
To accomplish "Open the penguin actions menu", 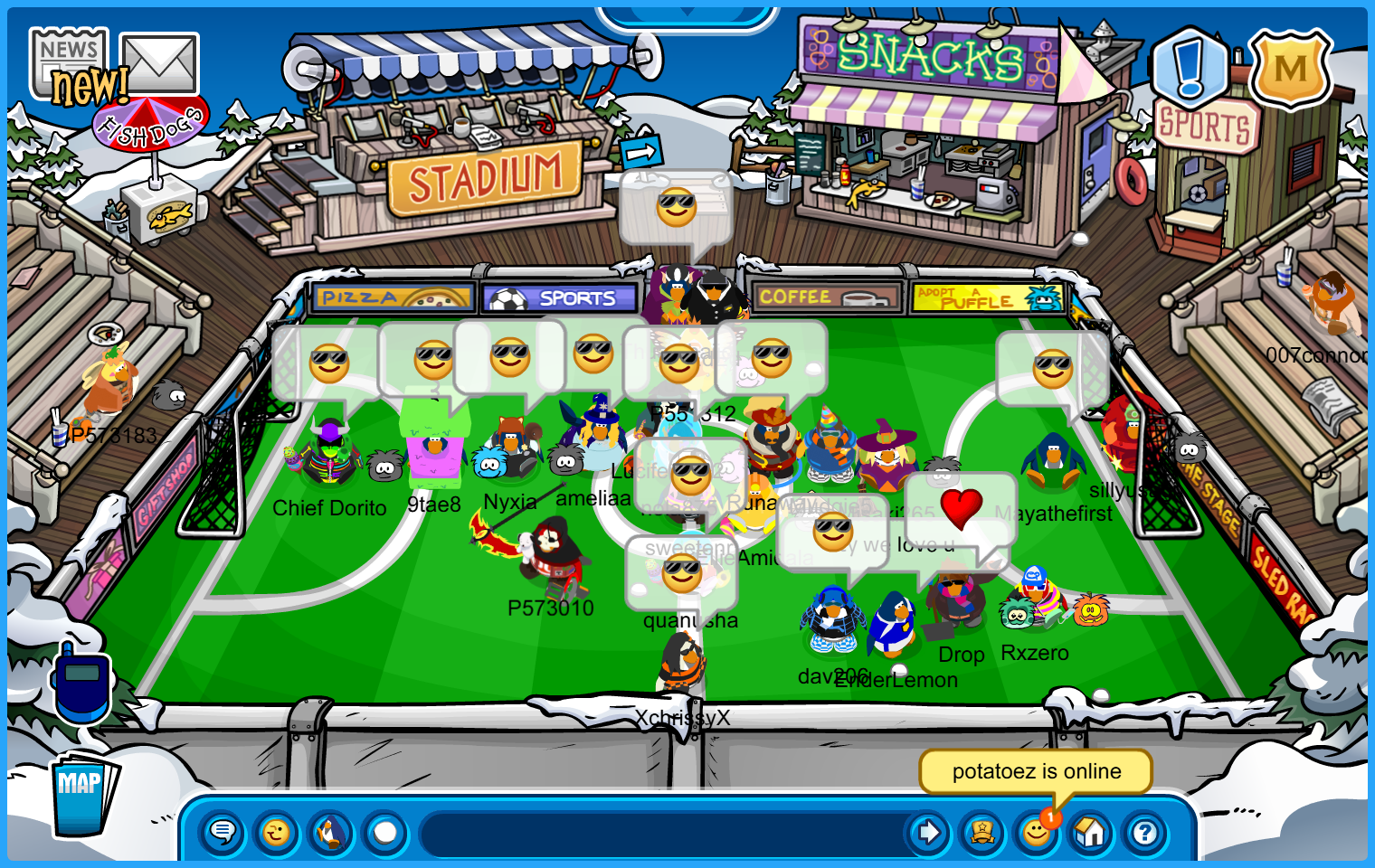I will tap(331, 832).
